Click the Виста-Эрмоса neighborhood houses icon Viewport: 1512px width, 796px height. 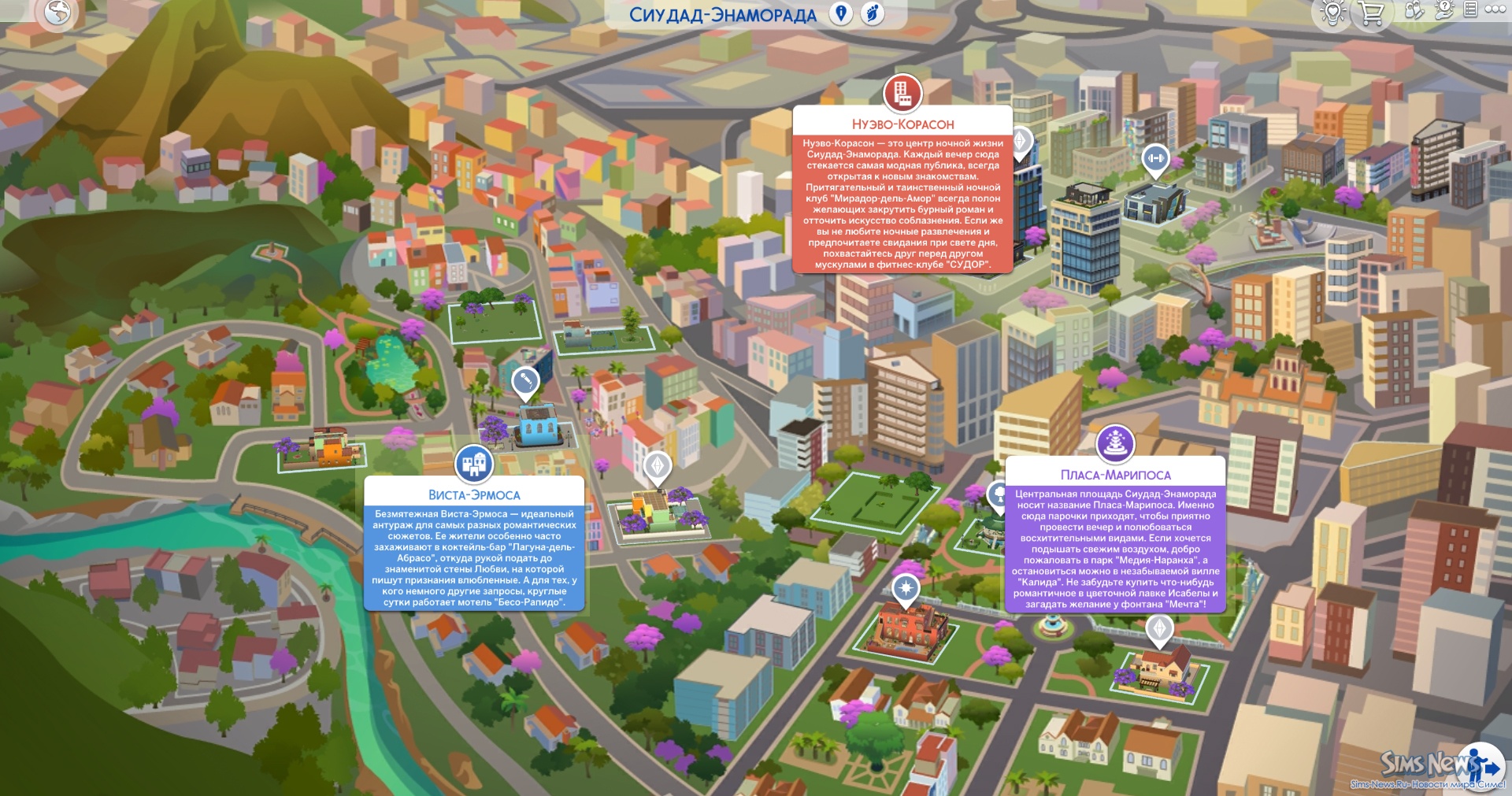[474, 464]
